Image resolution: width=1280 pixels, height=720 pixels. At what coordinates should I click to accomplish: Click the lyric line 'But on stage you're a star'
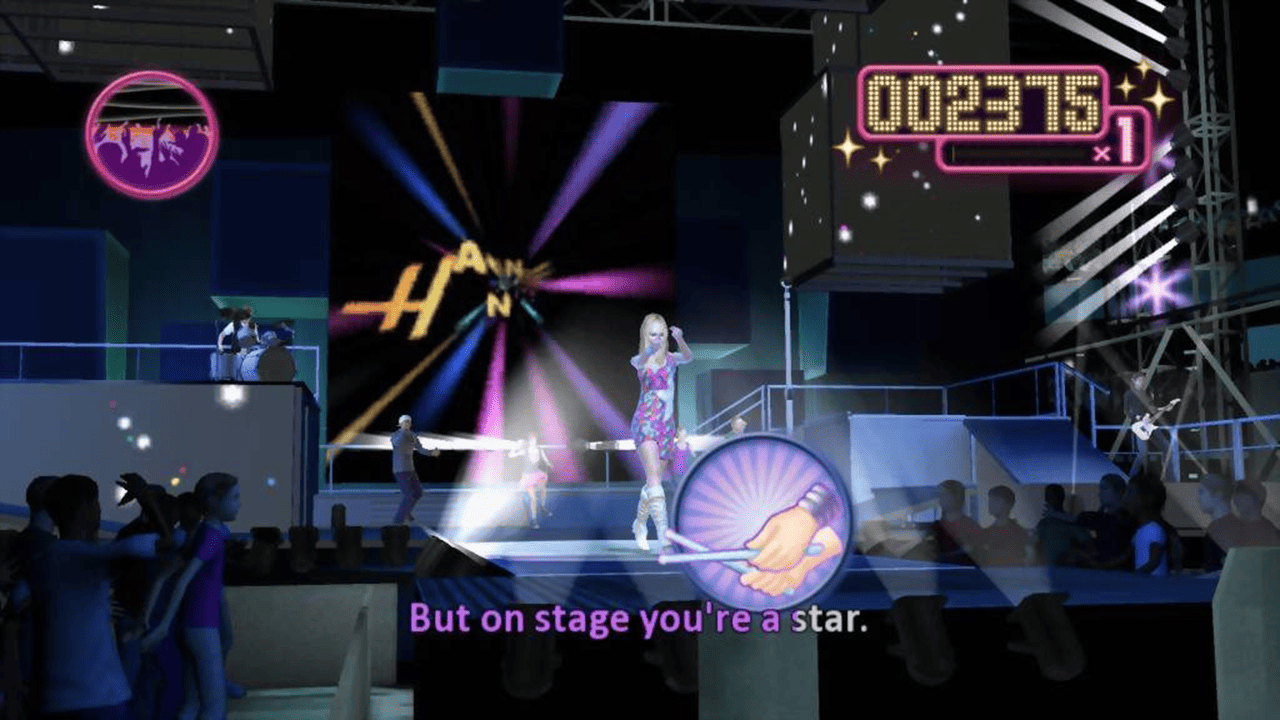[x=640, y=618]
